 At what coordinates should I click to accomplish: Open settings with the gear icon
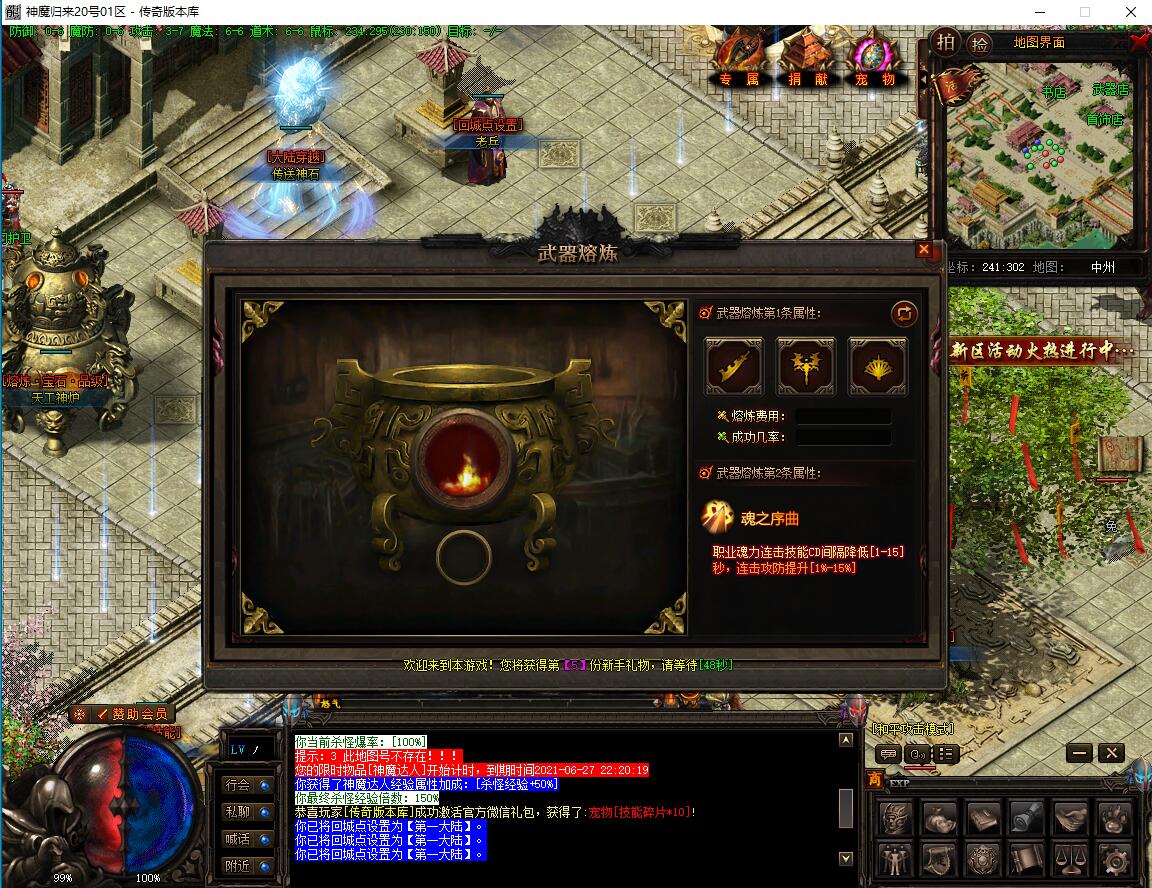tap(1115, 858)
